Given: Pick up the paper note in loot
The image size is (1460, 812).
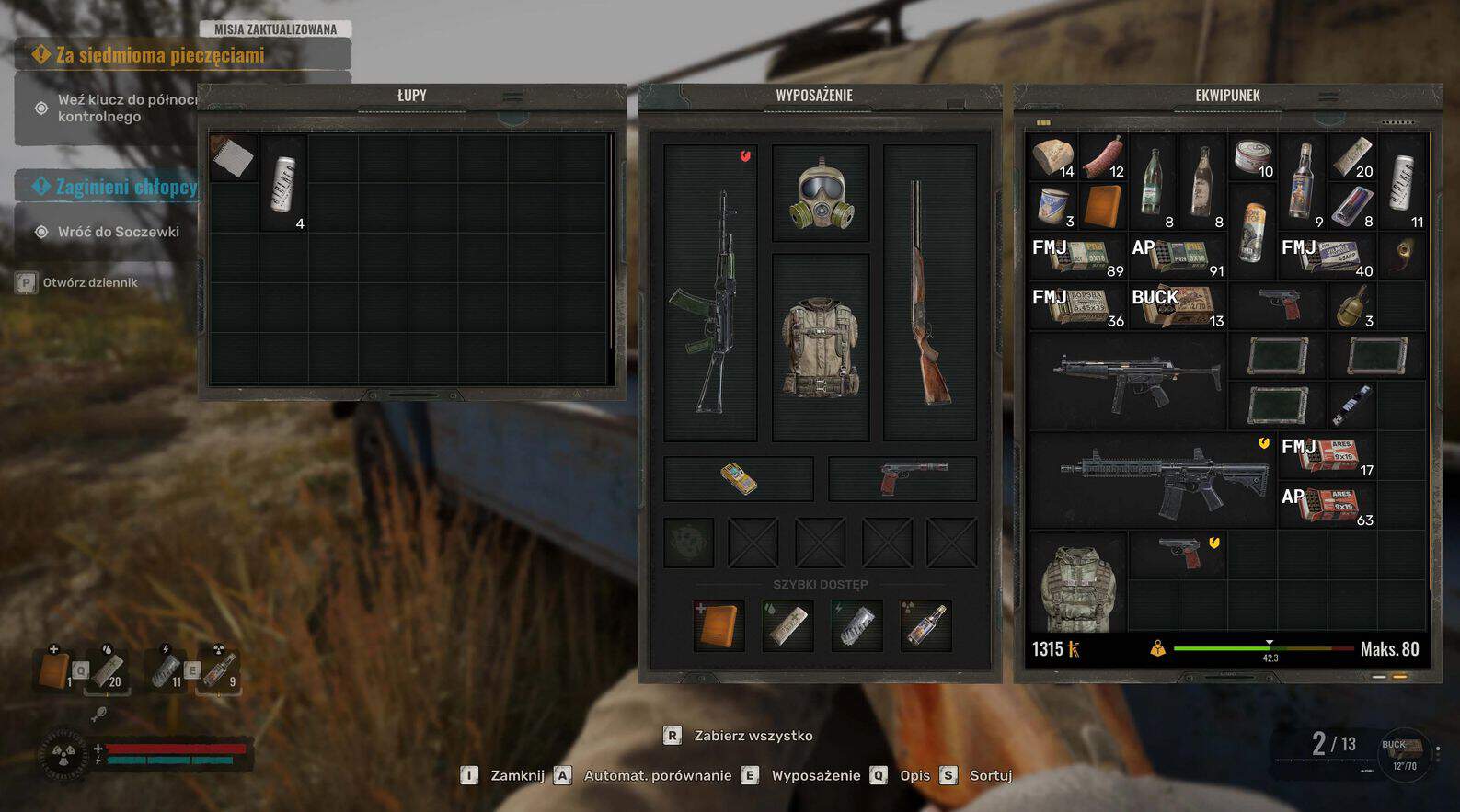Looking at the screenshot, I should tap(233, 158).
